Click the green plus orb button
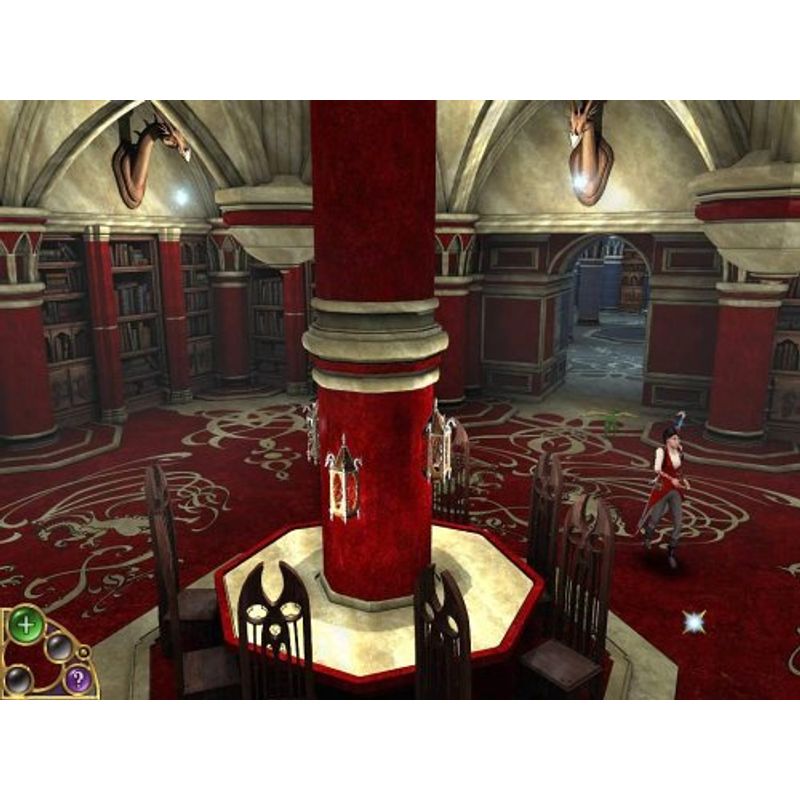This screenshot has height=800, width=800. 25,628
